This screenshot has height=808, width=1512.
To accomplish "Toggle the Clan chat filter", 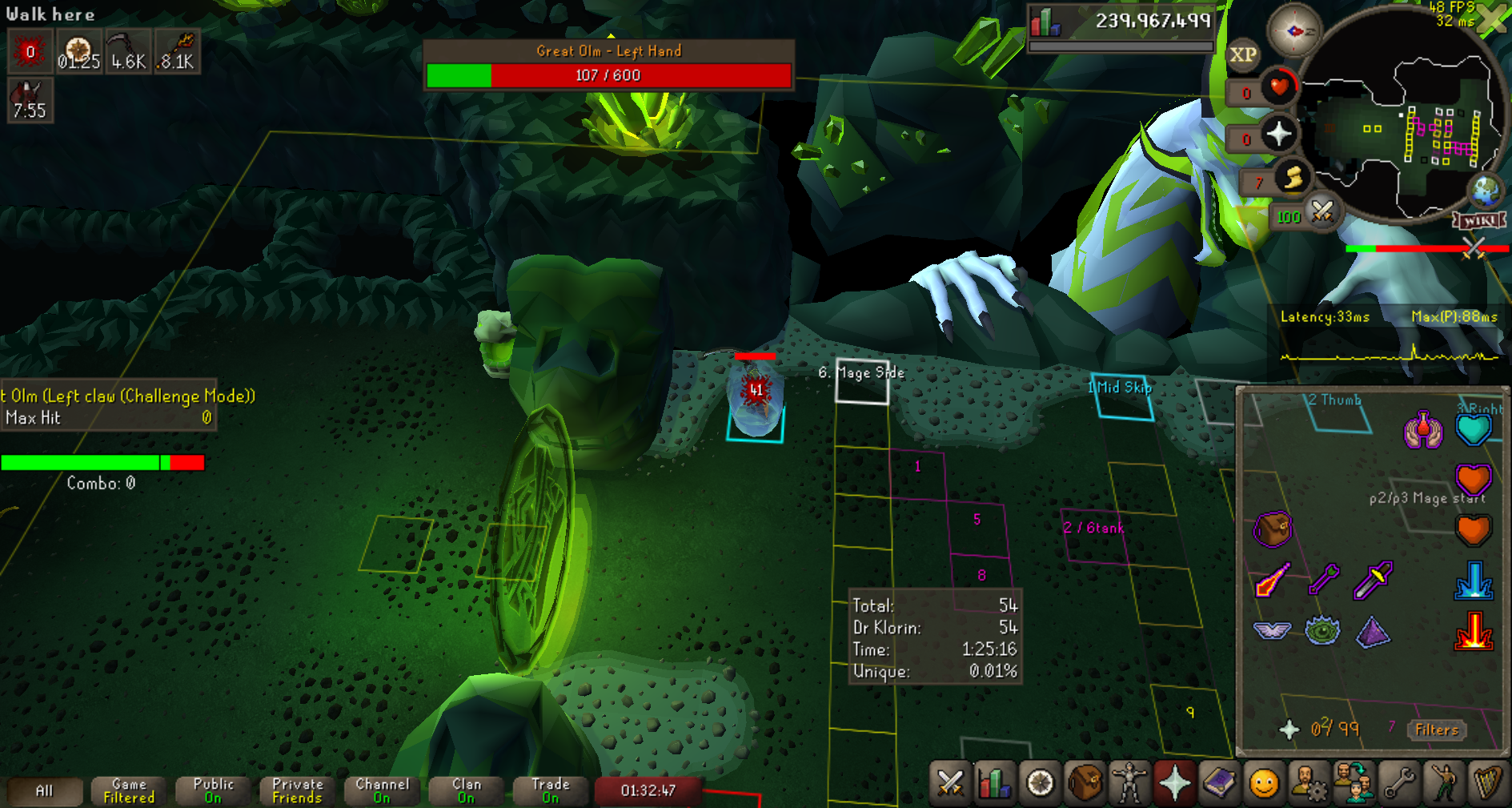I will pos(467,791).
